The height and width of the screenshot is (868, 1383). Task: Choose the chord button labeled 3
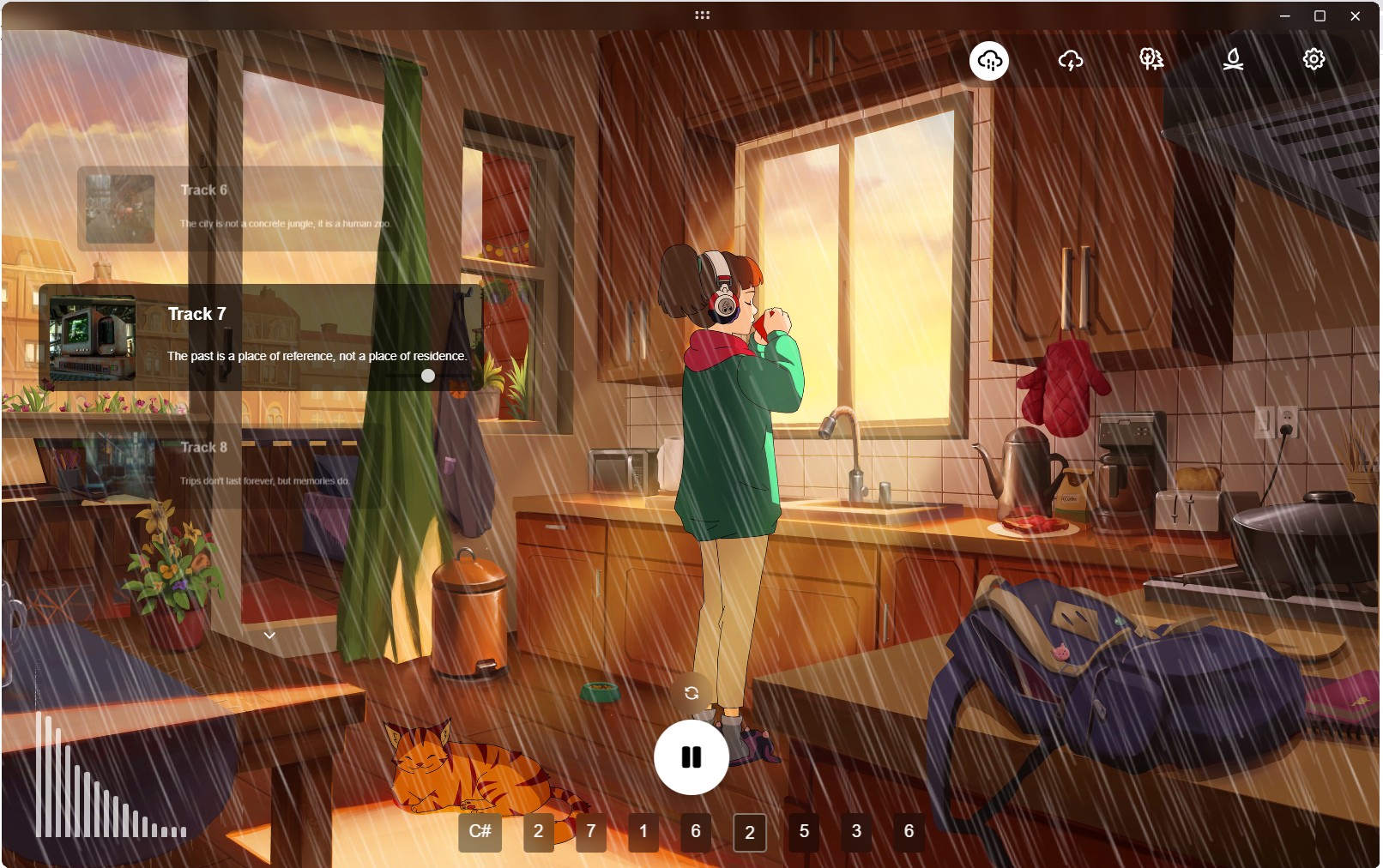pos(856,832)
